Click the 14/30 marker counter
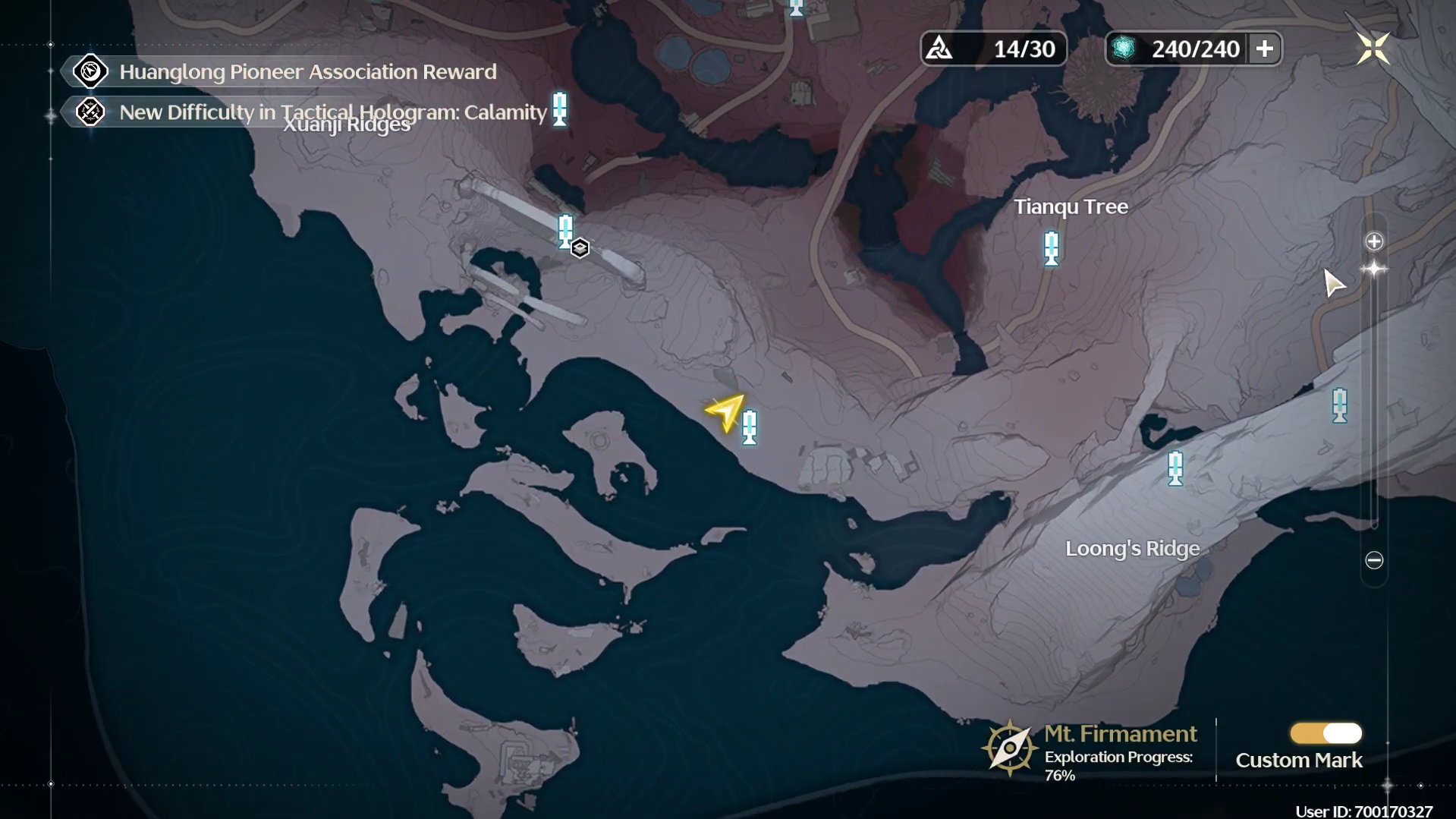The width and height of the screenshot is (1456, 819). [x=993, y=49]
